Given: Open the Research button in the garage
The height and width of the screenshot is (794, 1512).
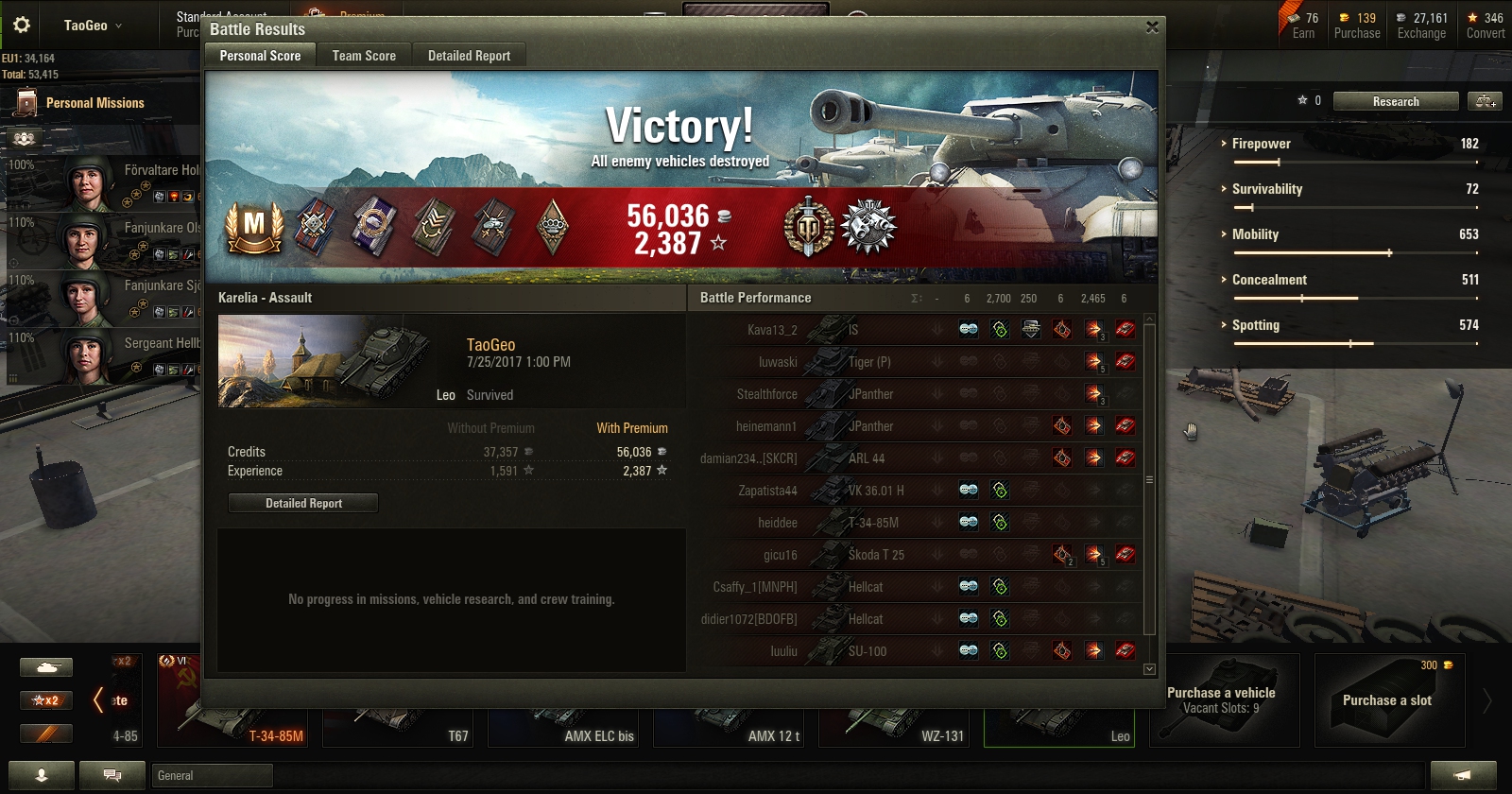Looking at the screenshot, I should coord(1395,101).
